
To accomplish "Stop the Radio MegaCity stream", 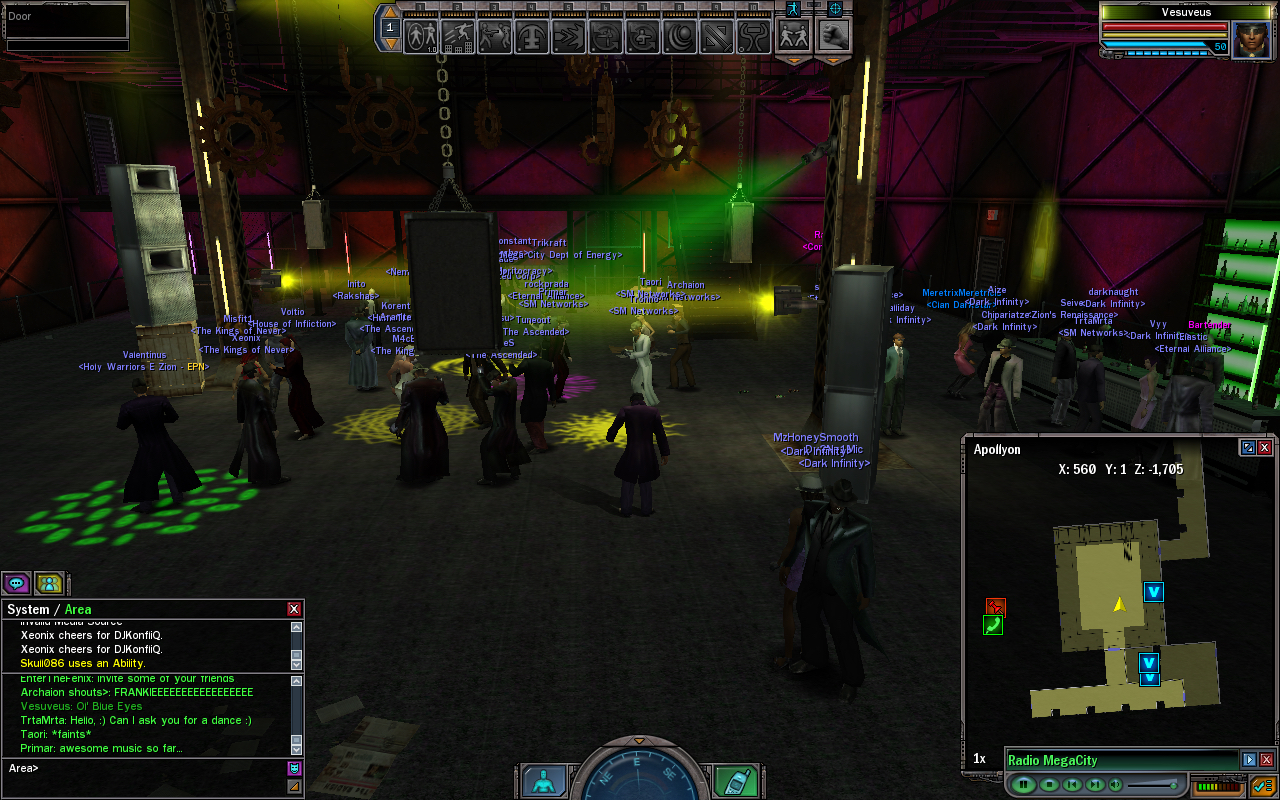I will pos(1049,784).
